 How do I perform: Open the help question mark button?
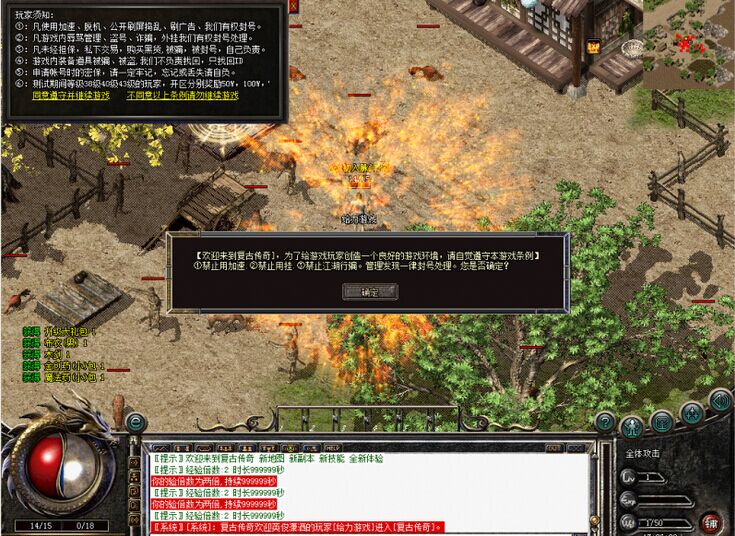point(604,421)
